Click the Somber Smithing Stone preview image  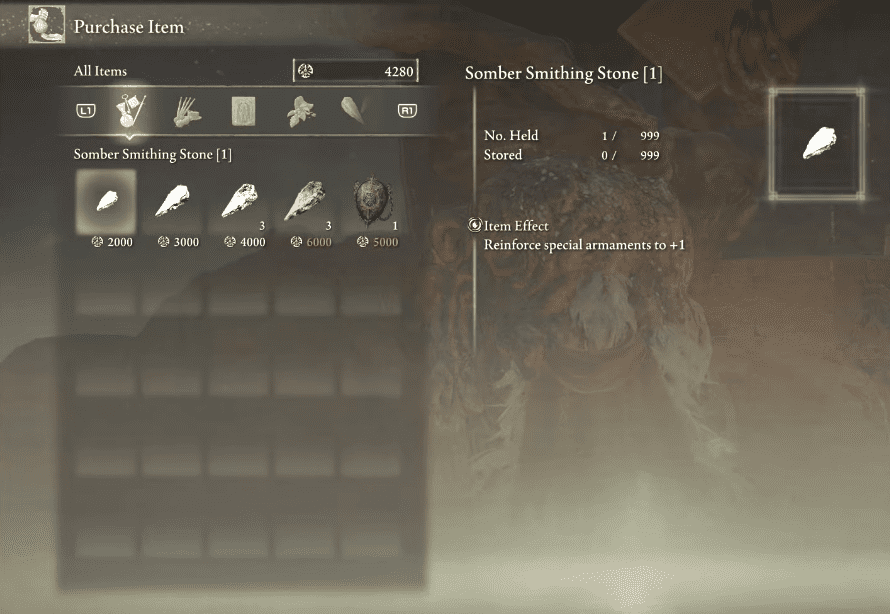pyautogui.click(x=818, y=143)
